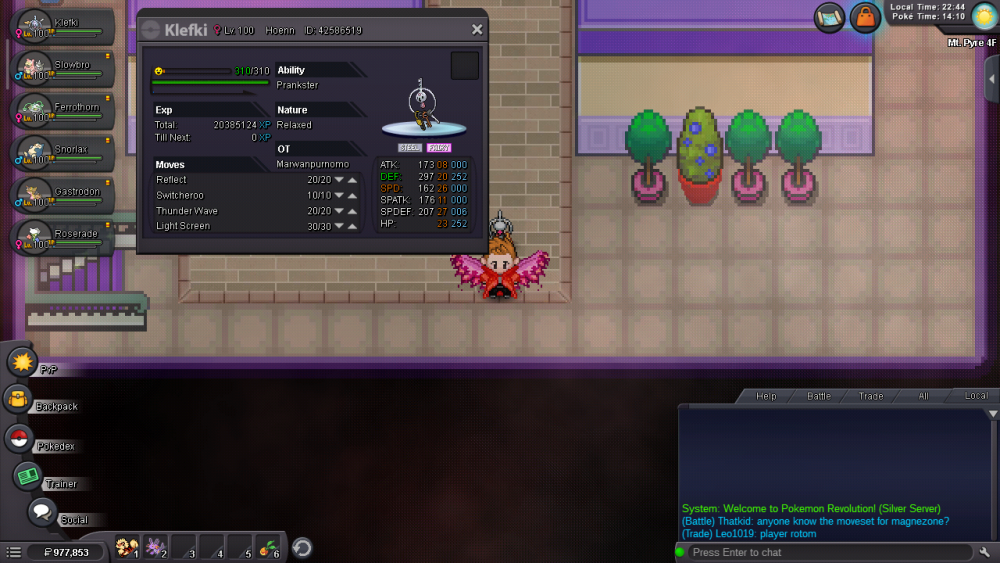Click the hotbar refresh arrow button

click(x=301, y=547)
